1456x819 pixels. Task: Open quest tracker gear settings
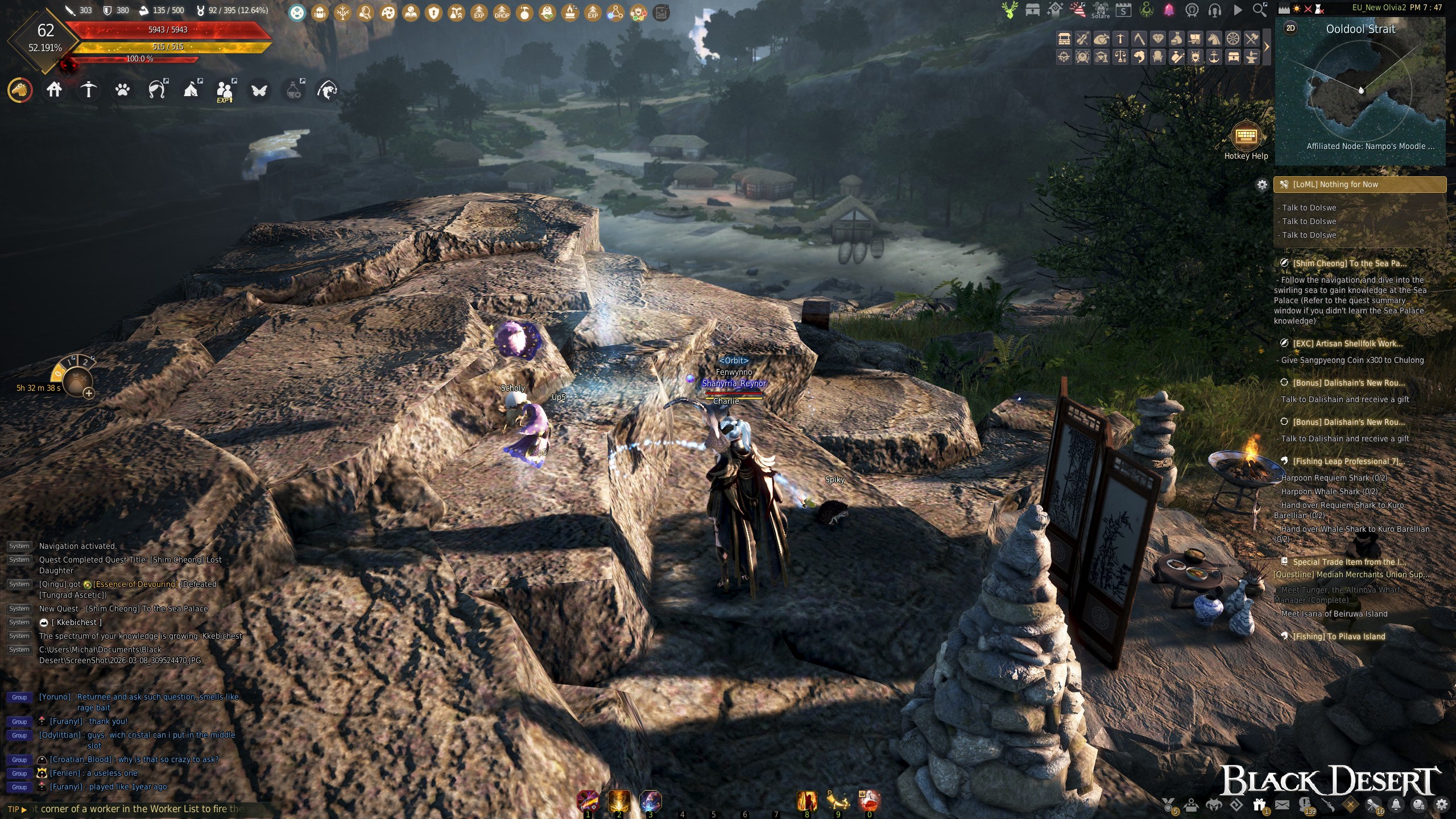coord(1262,185)
